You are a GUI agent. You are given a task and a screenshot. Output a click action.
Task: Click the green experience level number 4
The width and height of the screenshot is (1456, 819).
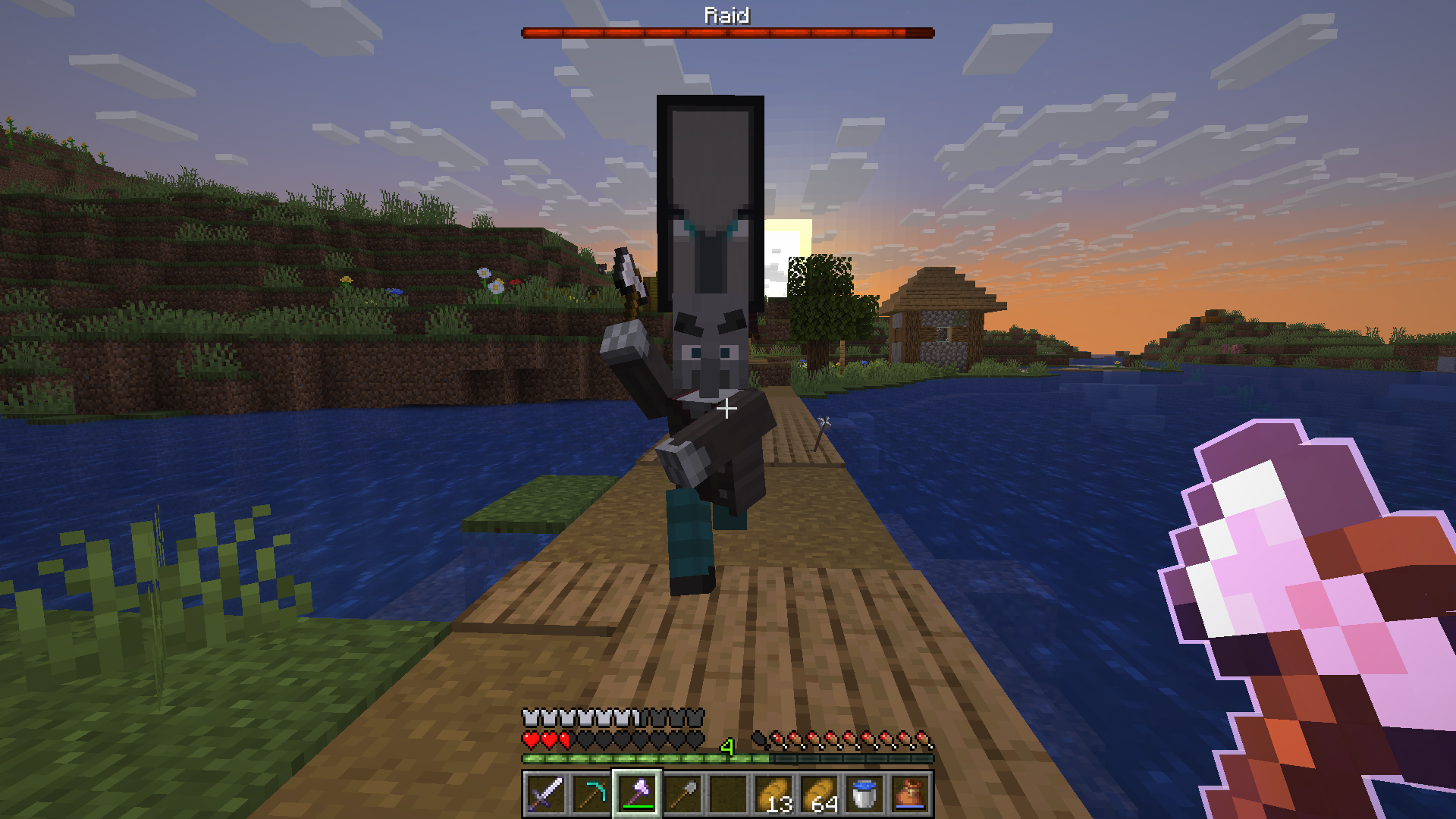(x=728, y=748)
